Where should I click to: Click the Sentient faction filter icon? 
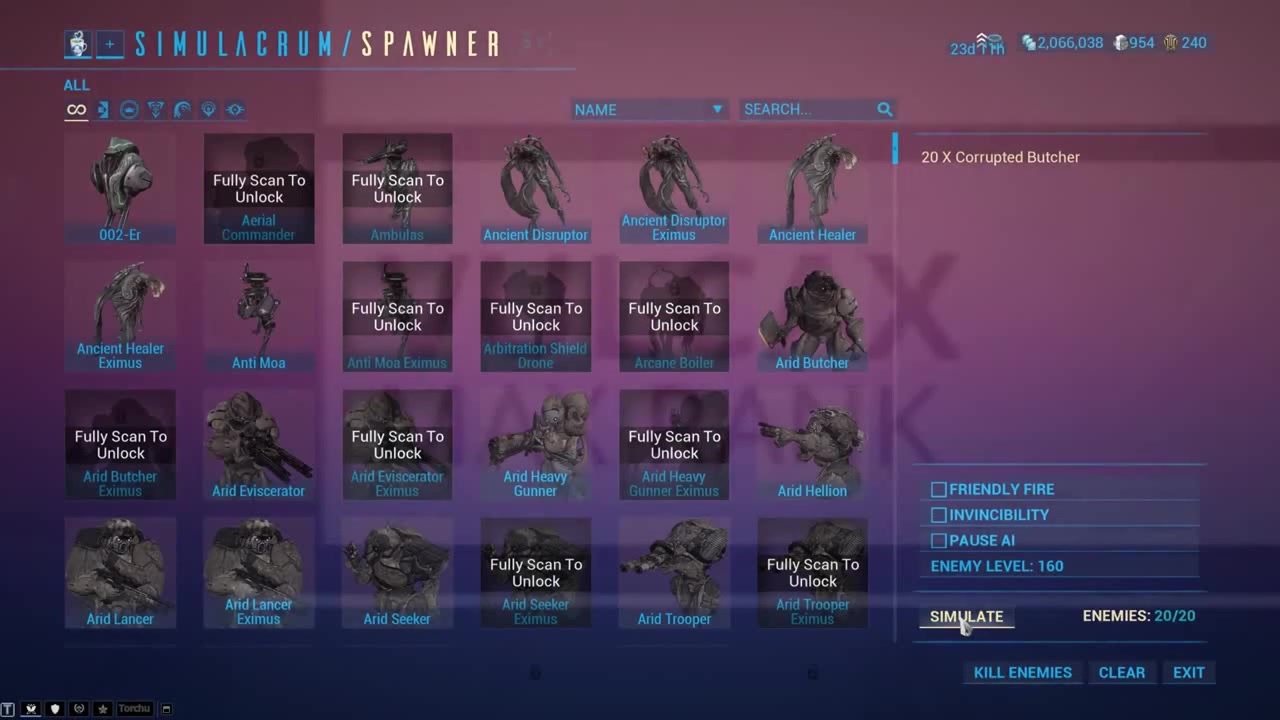click(208, 109)
